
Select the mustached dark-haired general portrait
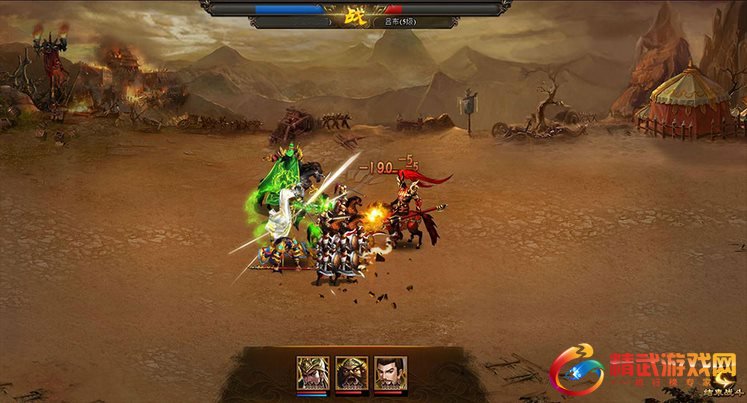[x=389, y=372]
